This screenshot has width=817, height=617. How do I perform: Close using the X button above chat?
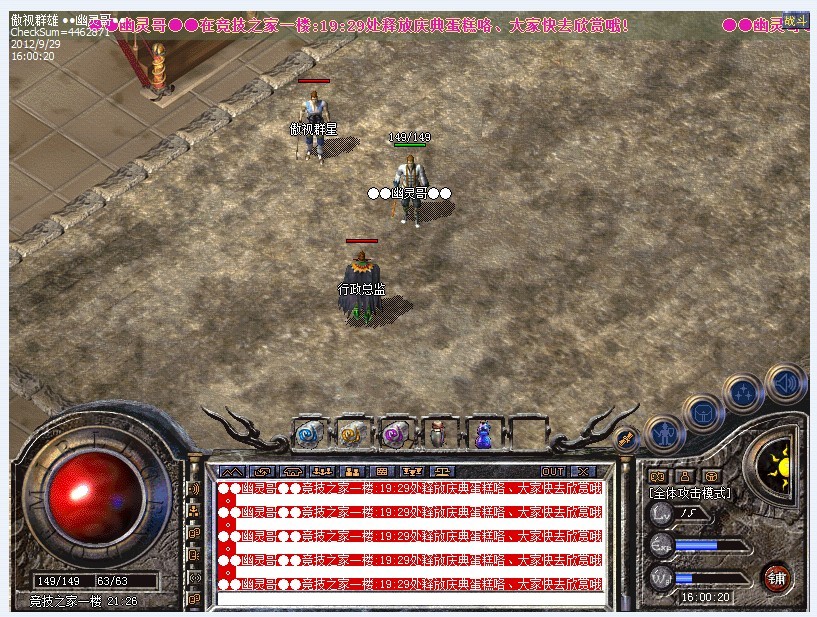coord(582,471)
